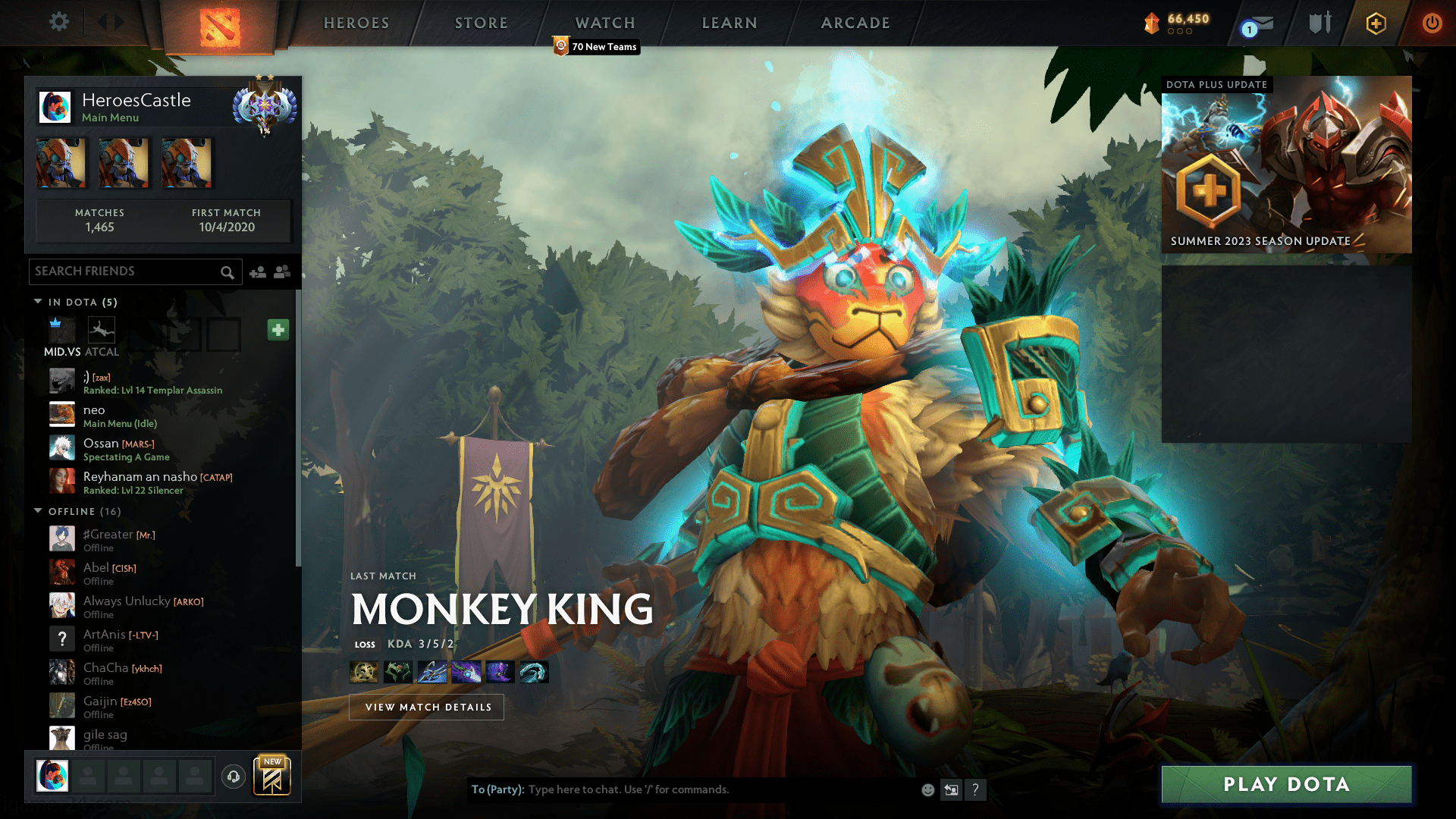Switch to the Heroes tab
This screenshot has width=1456, height=819.
click(356, 23)
